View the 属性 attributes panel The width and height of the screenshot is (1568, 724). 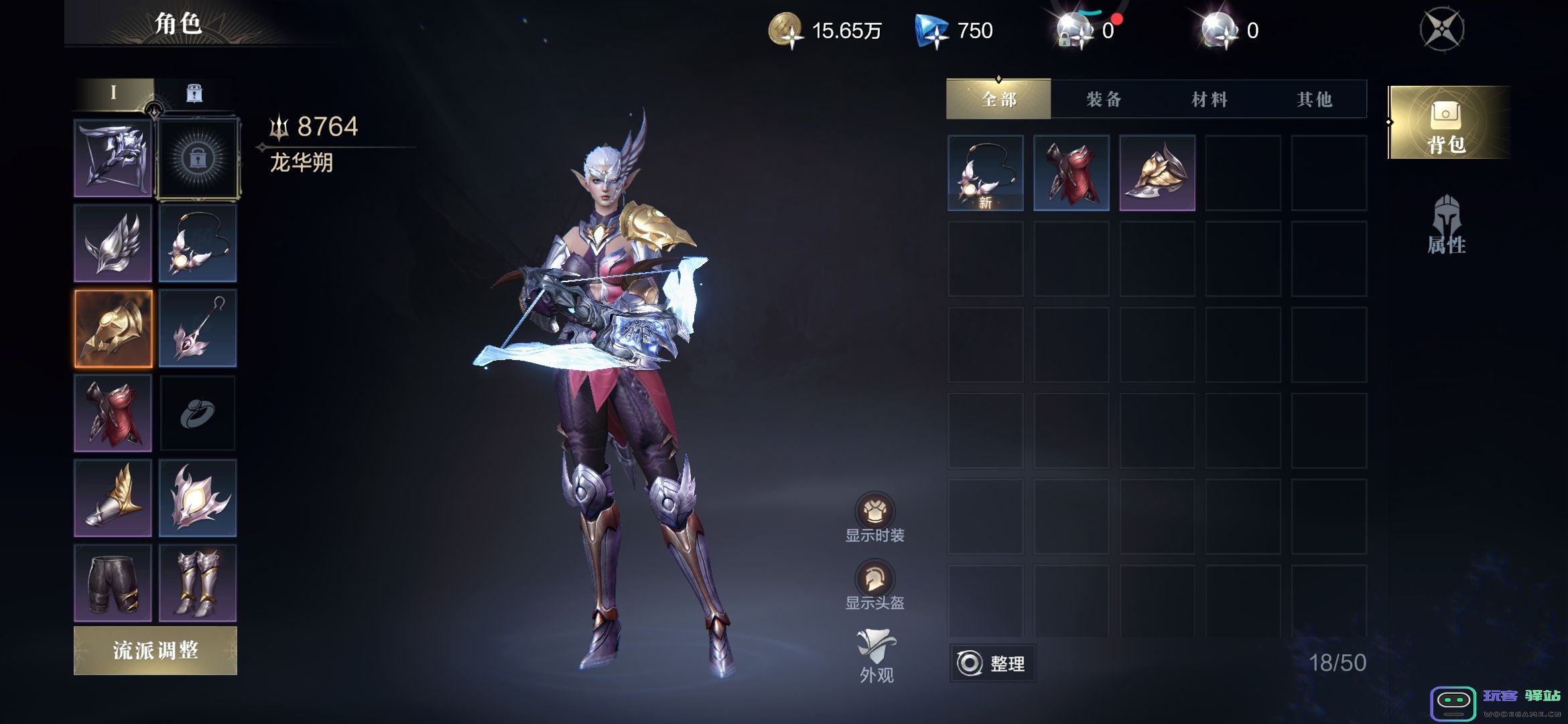click(1447, 225)
